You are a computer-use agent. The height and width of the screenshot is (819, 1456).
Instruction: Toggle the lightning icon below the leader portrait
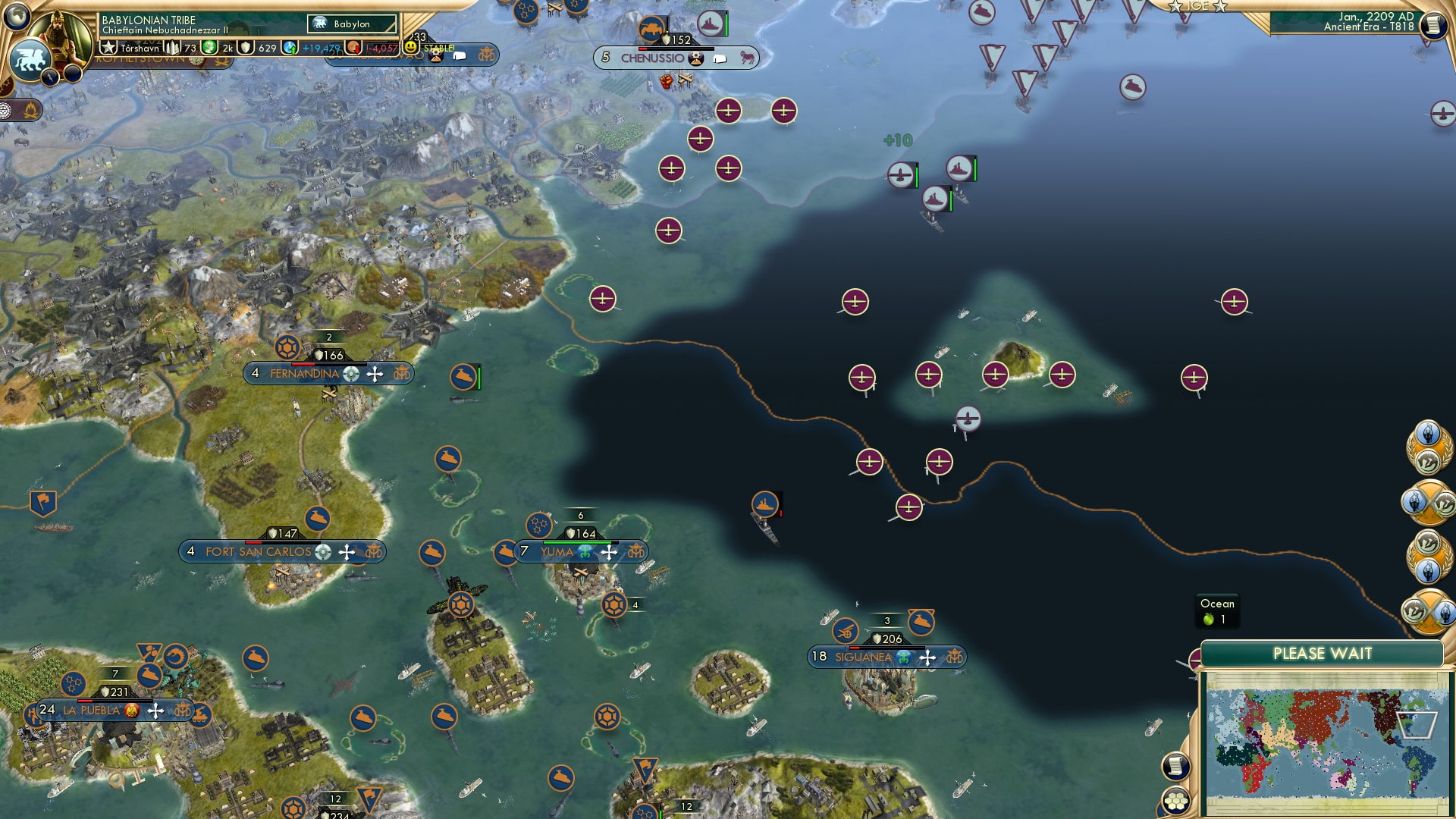click(x=49, y=76)
